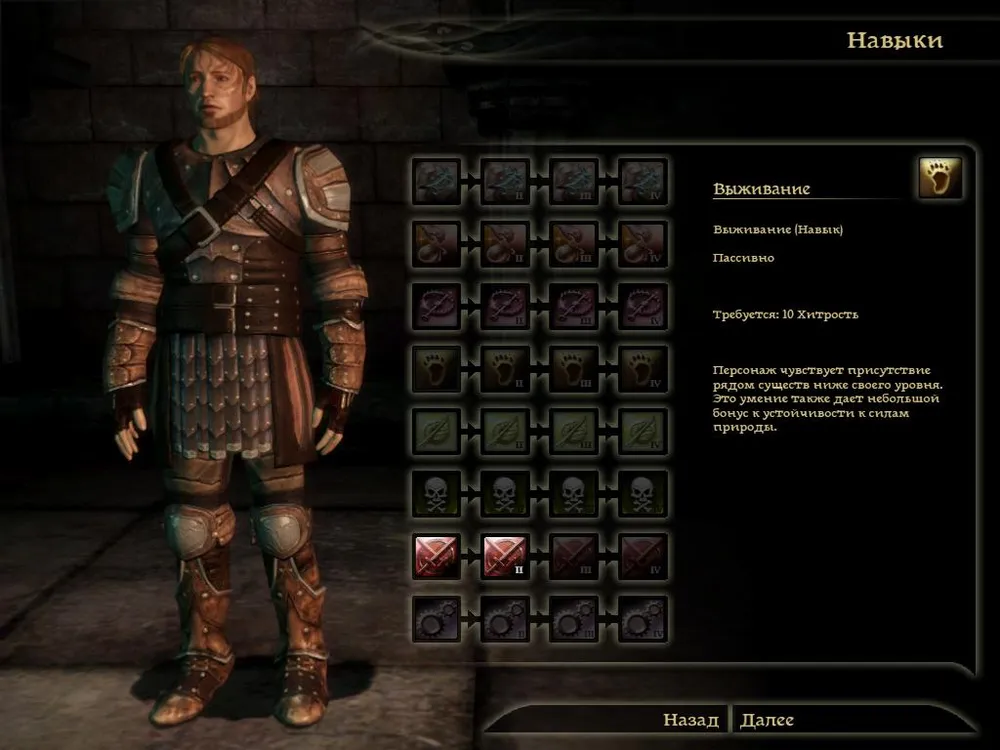Select the tier III coin-pouch stealing skill
Image resolution: width=1000 pixels, height=750 pixels.
pyautogui.click(x=574, y=245)
